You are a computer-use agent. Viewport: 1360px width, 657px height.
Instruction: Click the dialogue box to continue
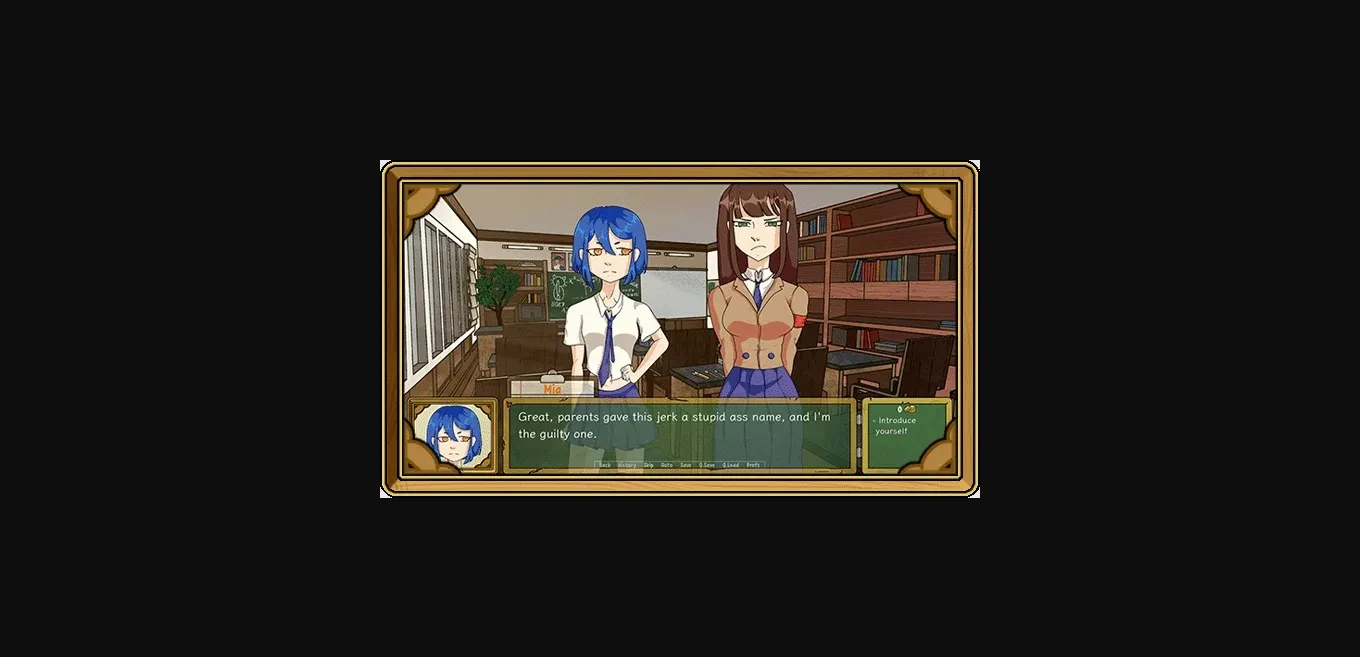coord(680,430)
